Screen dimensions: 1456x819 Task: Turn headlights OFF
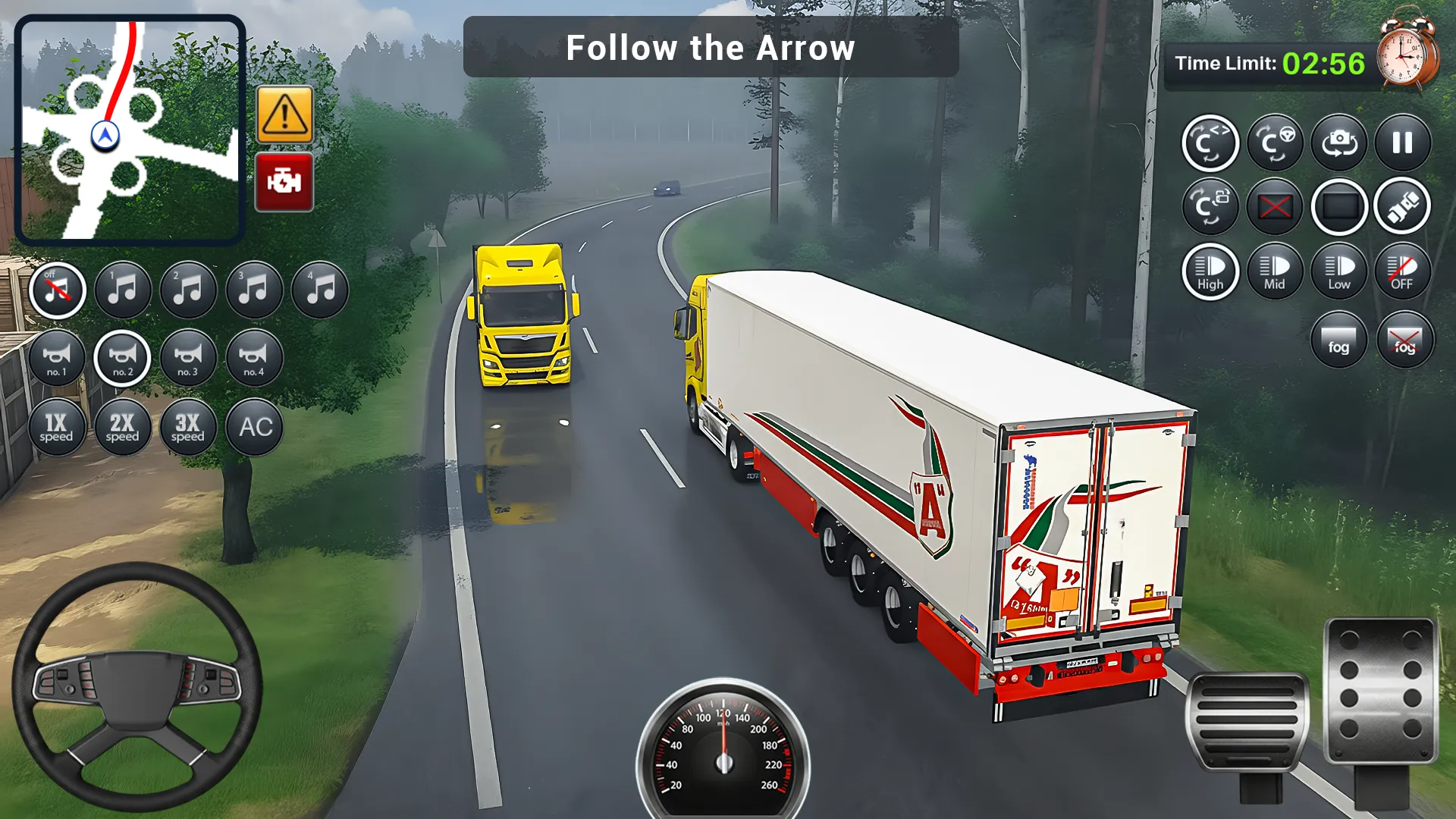(x=1402, y=271)
